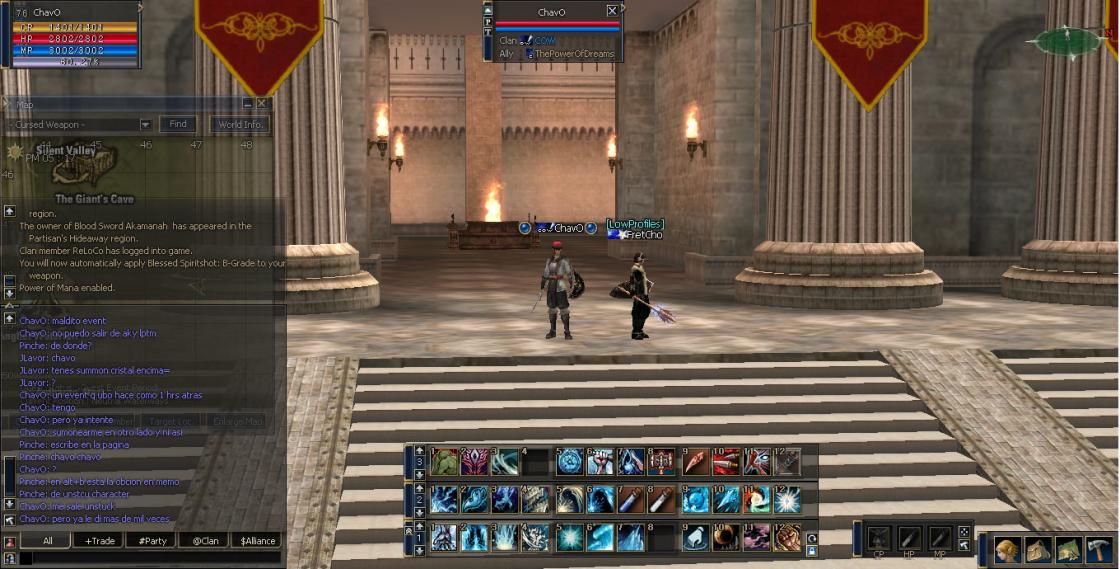1120x569 pixels.
Task: Click the map's Find button
Action: coord(178,125)
